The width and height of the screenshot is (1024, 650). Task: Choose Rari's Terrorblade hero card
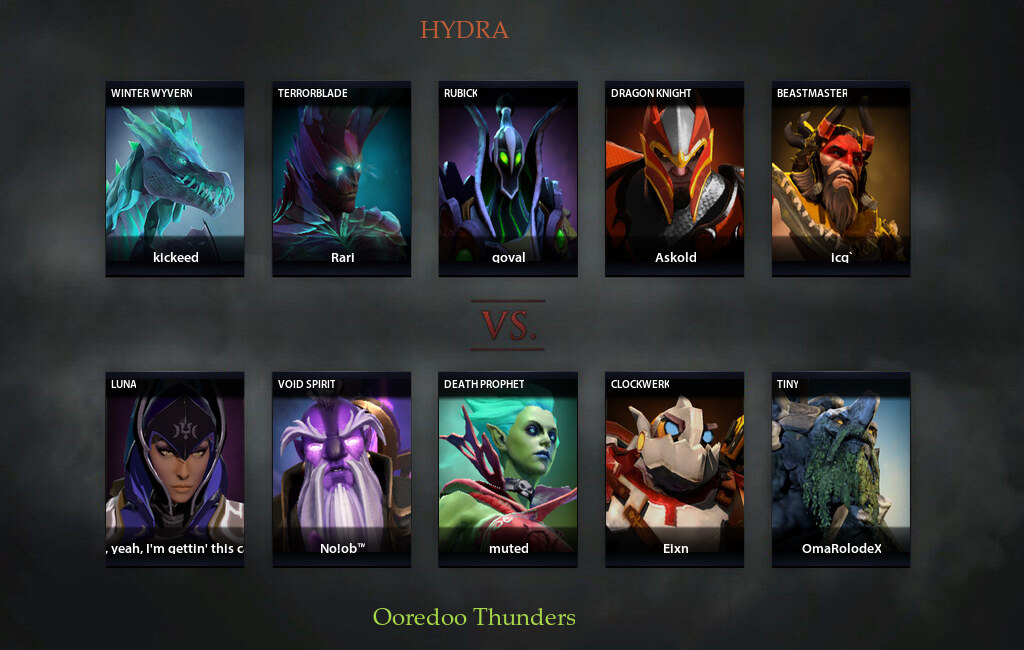342,178
